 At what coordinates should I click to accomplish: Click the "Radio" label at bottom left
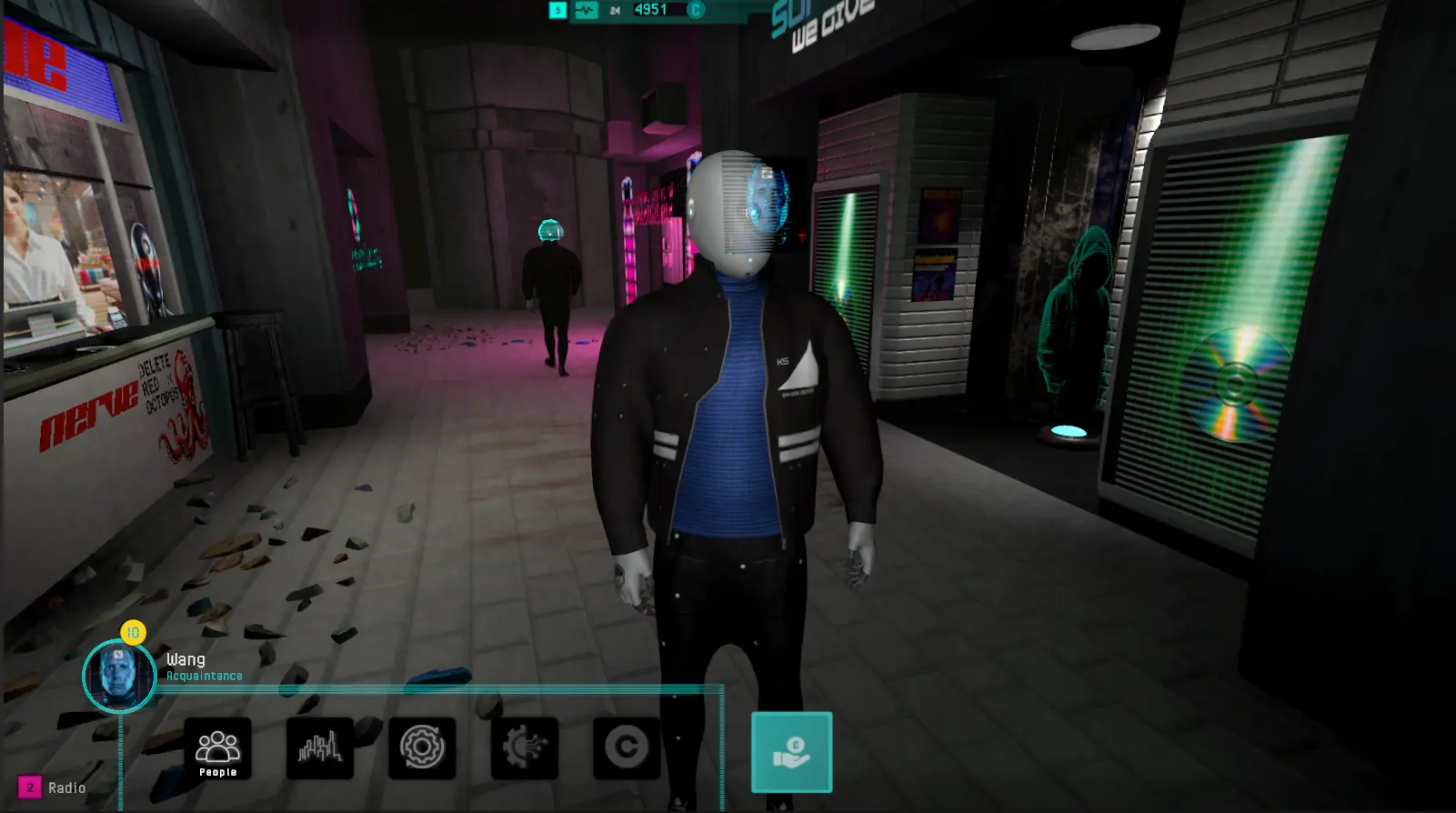coord(67,788)
